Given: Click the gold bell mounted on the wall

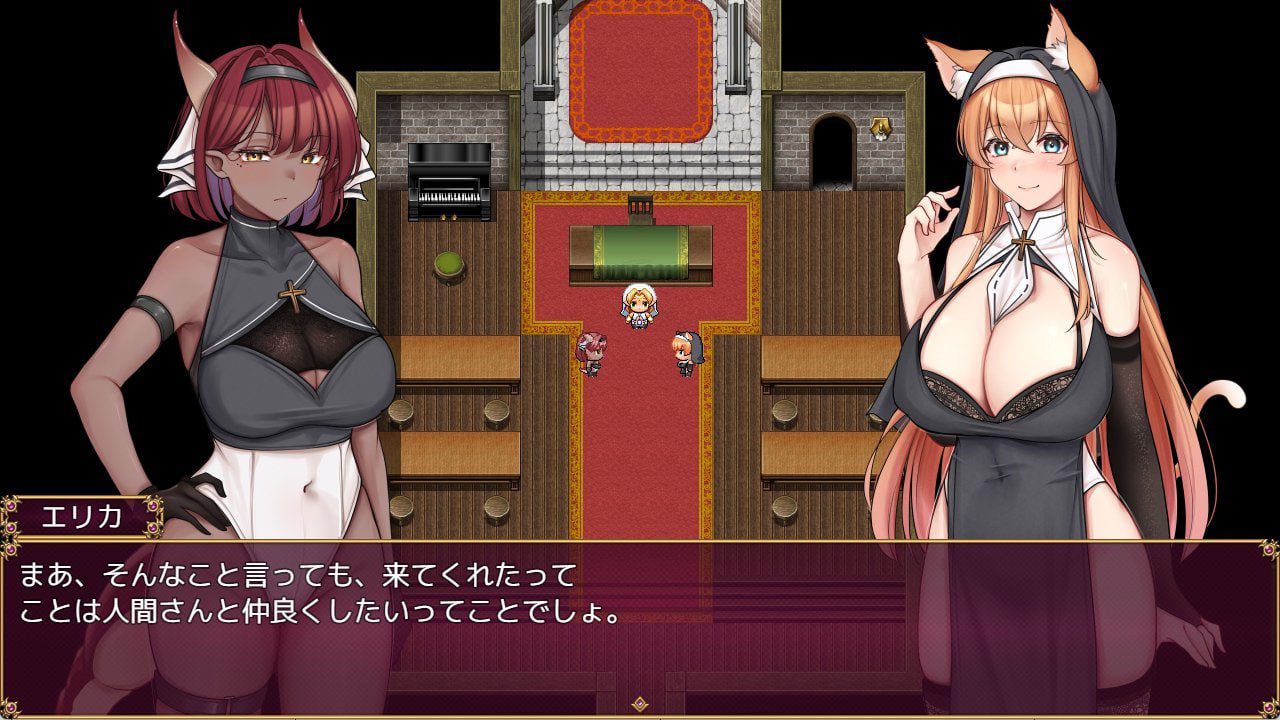Looking at the screenshot, I should pyautogui.click(x=880, y=126).
